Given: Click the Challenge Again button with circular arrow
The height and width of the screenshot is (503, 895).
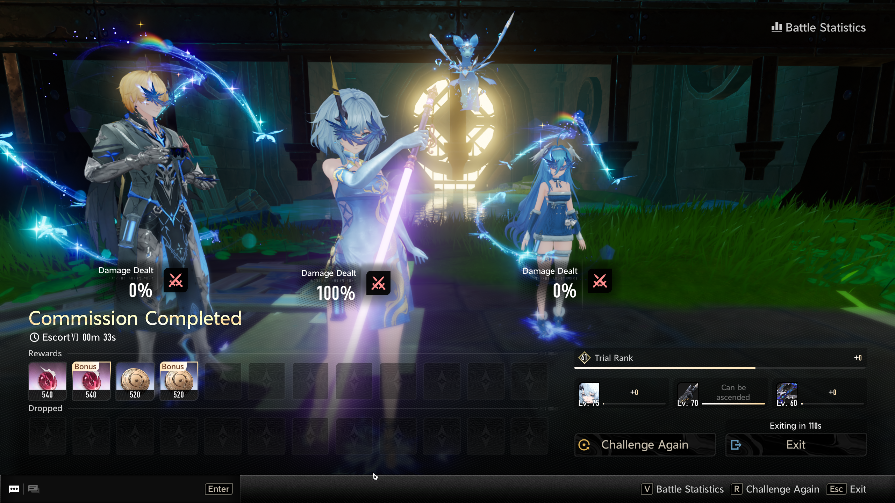Looking at the screenshot, I should pos(645,445).
